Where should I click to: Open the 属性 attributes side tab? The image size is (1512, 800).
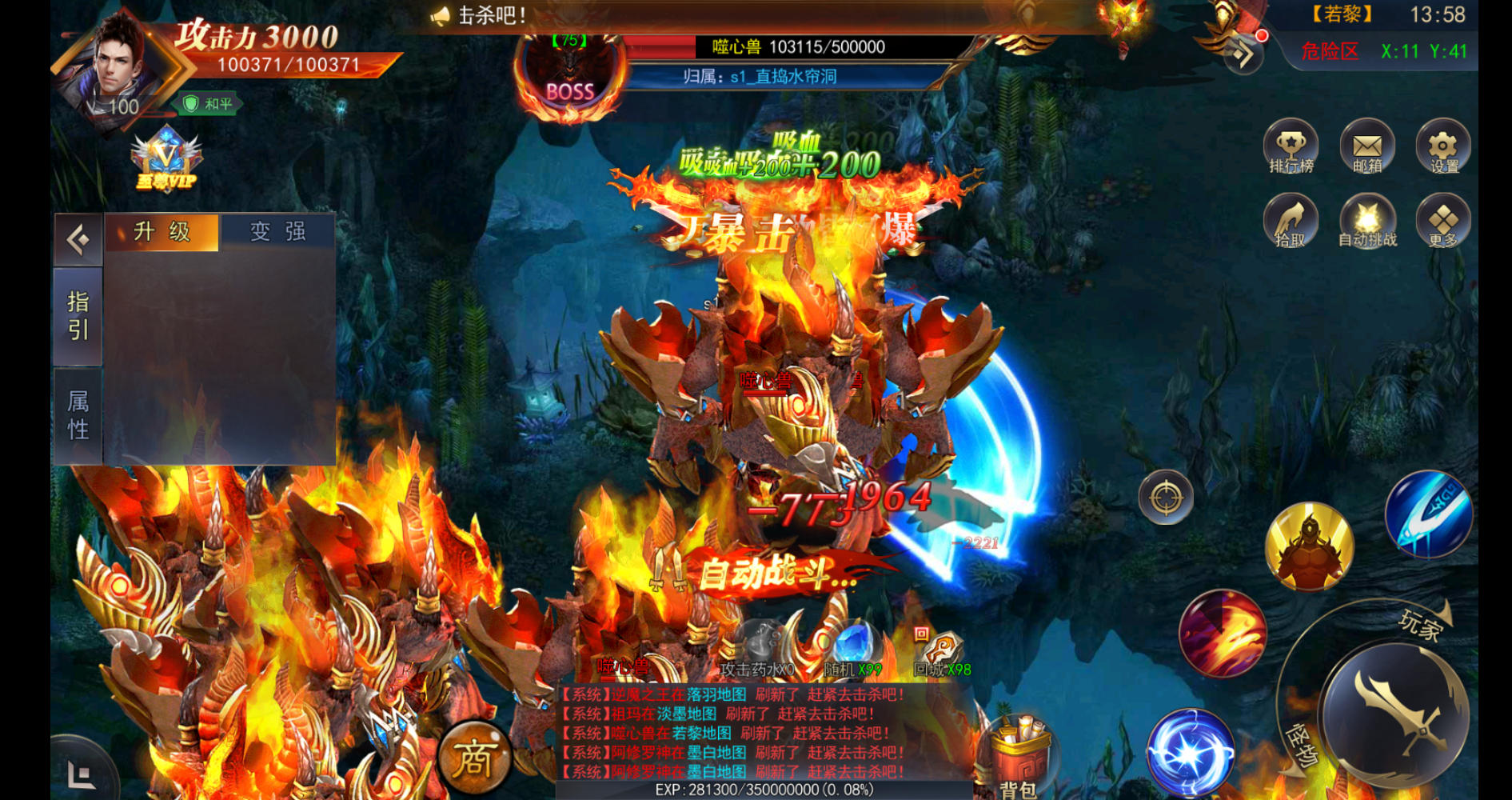78,415
